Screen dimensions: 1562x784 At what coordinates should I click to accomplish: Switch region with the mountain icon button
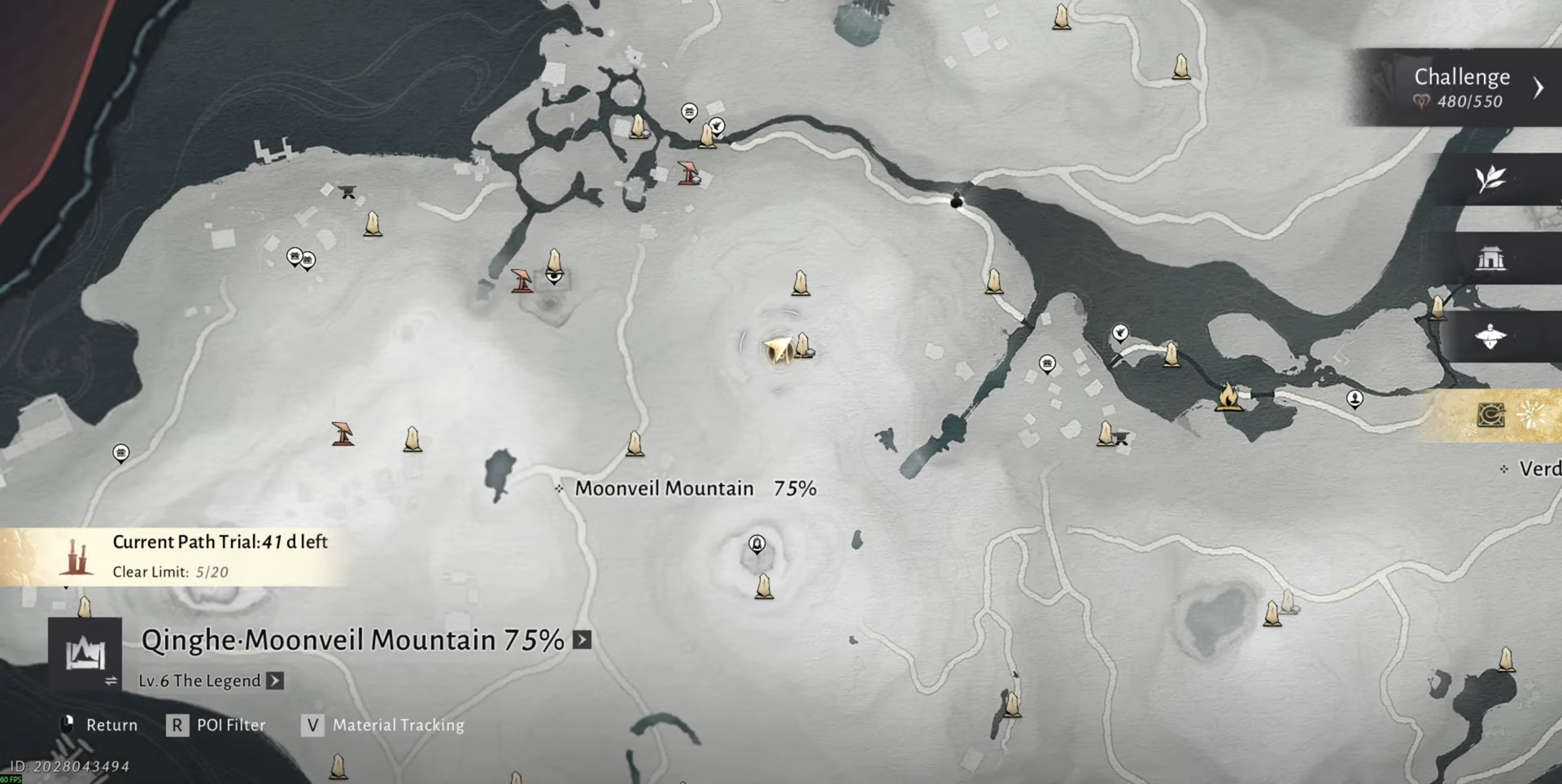pyautogui.click(x=85, y=654)
